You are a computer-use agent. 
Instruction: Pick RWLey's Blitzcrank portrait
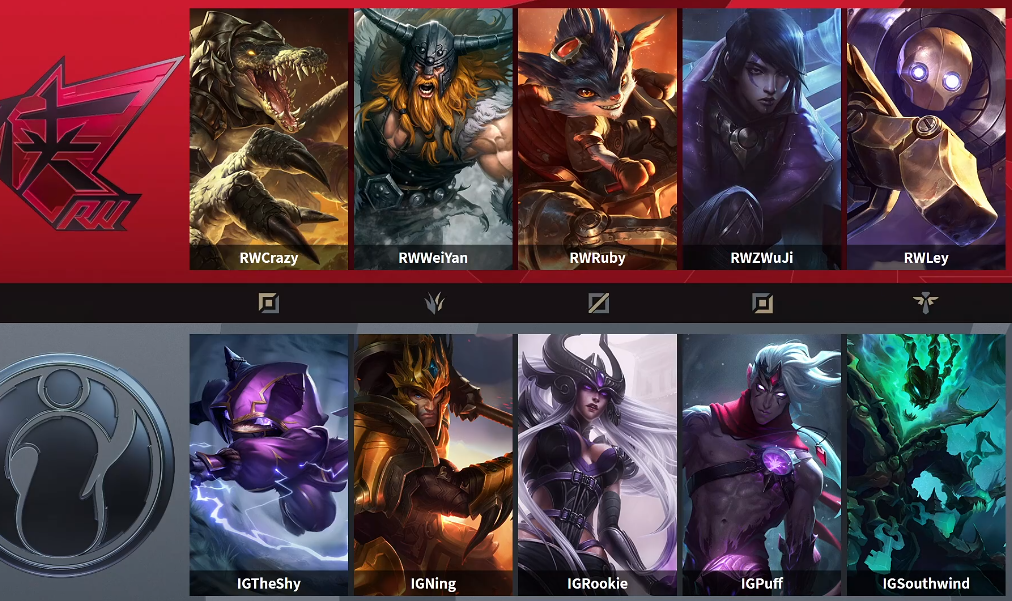click(926, 140)
